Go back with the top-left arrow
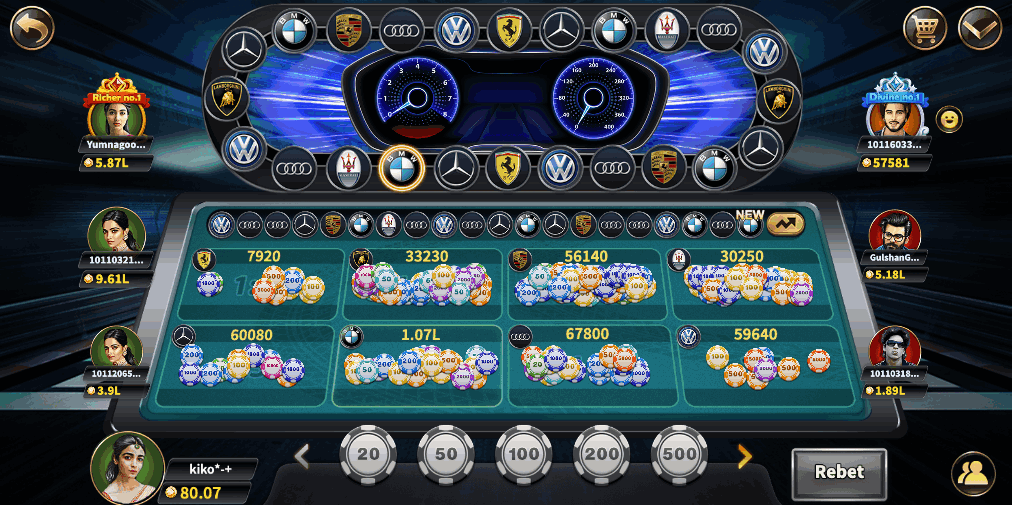 pos(31,27)
